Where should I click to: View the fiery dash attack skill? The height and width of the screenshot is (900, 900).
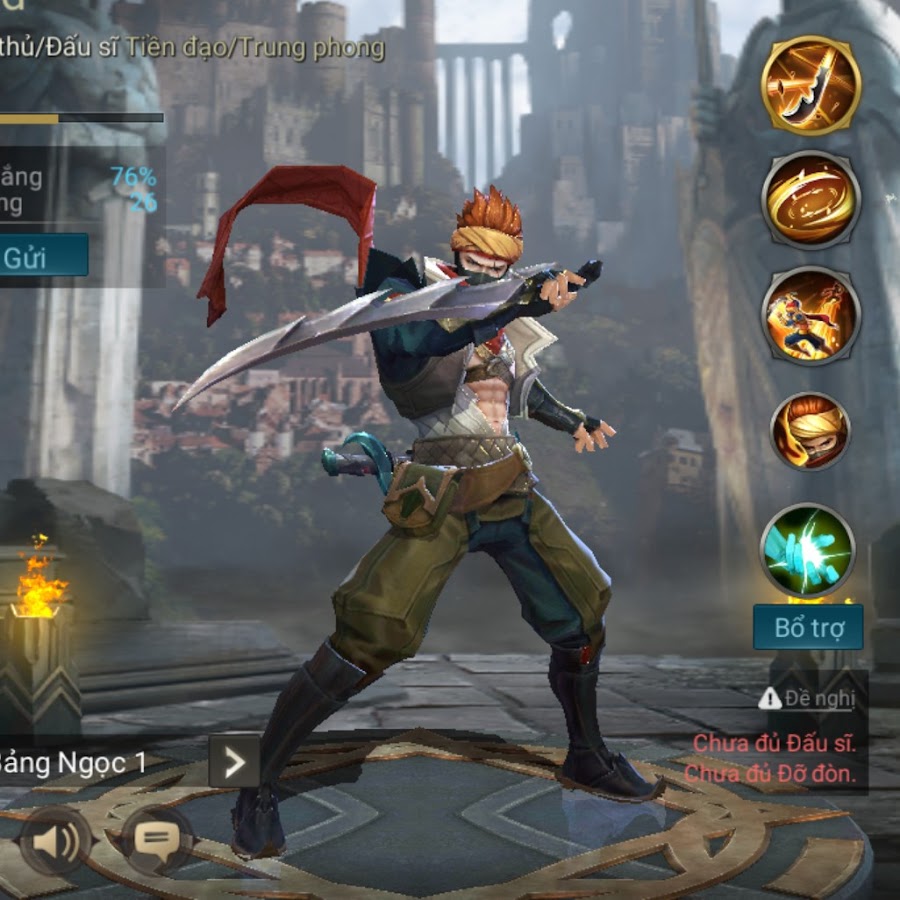click(x=811, y=315)
